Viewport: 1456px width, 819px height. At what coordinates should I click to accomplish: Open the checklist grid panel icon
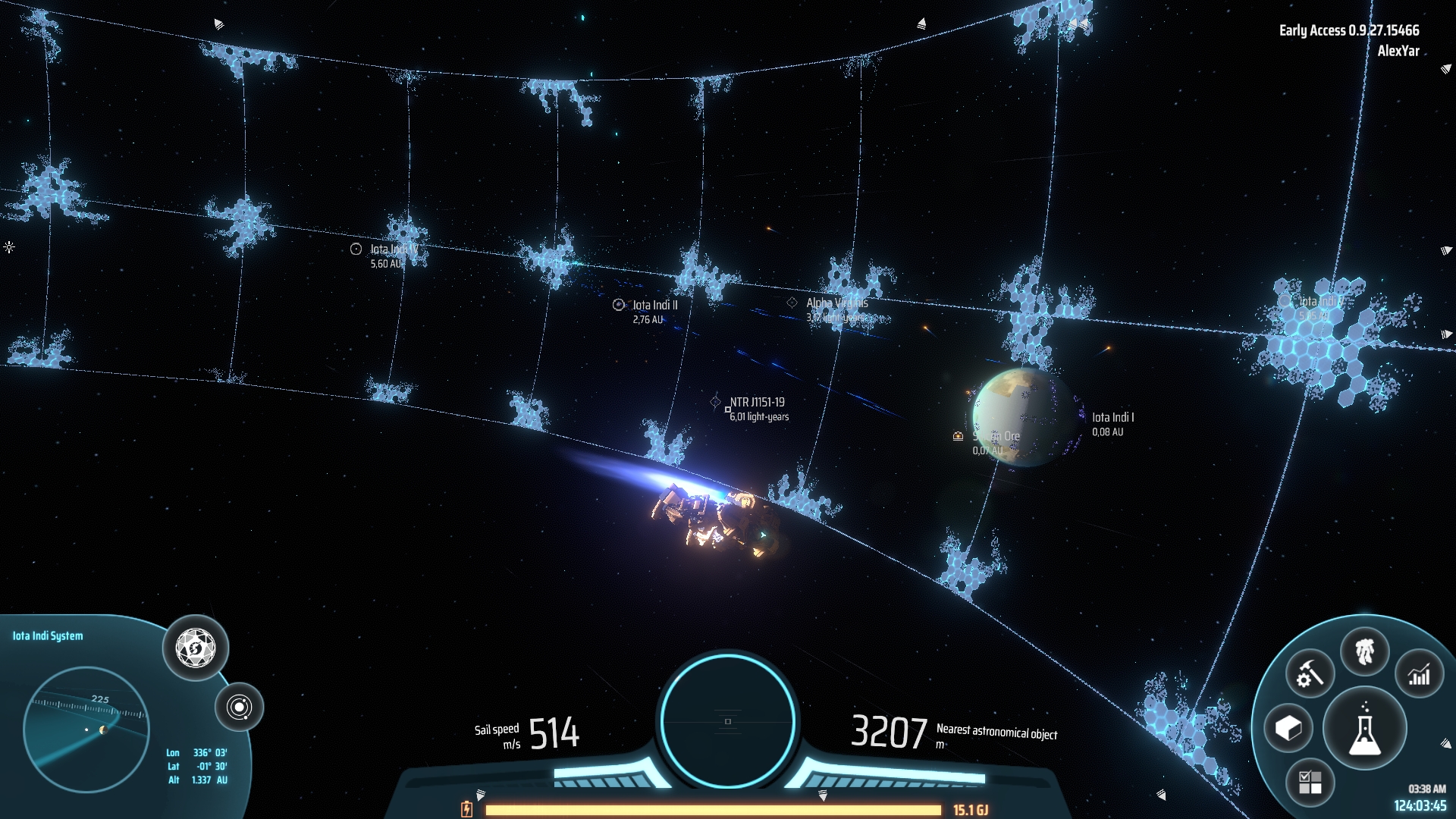tap(1310, 783)
